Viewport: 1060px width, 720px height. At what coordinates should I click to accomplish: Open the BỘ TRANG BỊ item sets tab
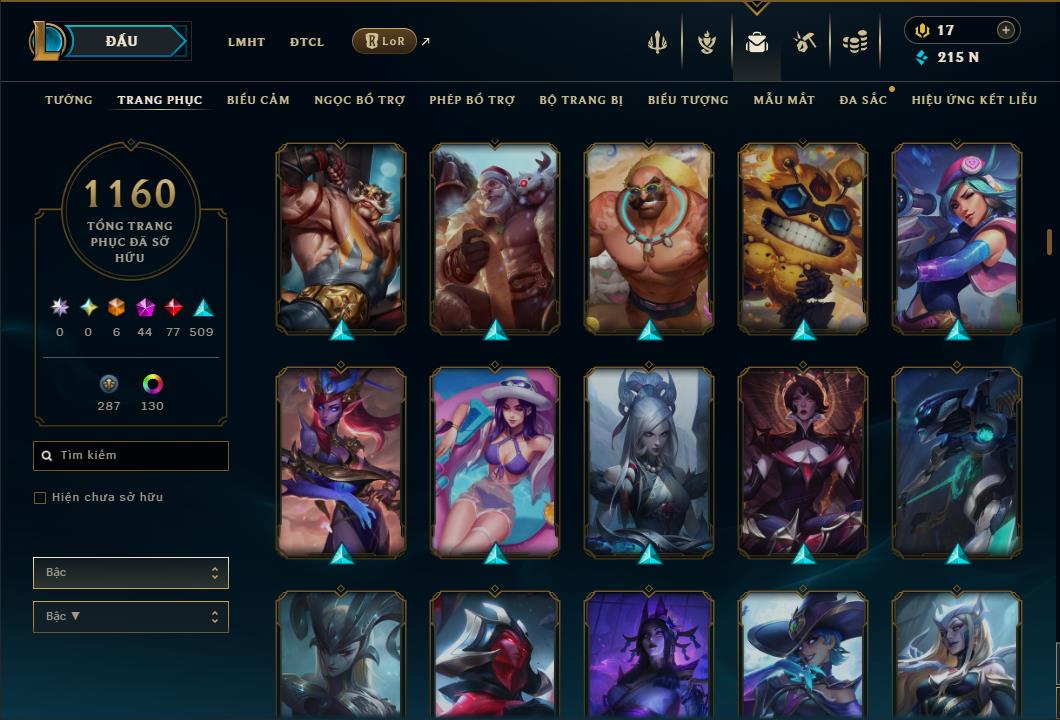tap(581, 100)
